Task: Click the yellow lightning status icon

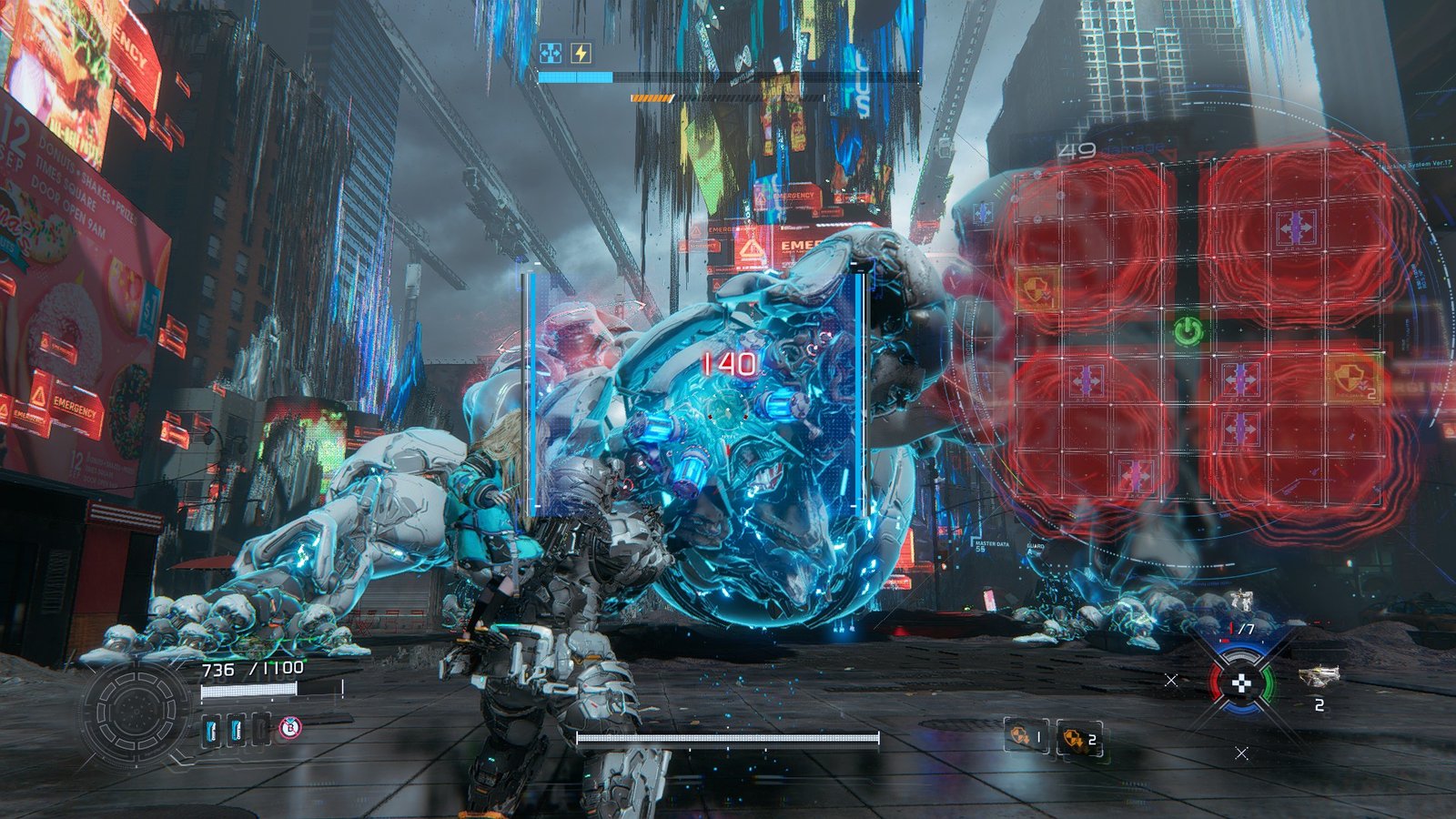Action: click(x=581, y=53)
